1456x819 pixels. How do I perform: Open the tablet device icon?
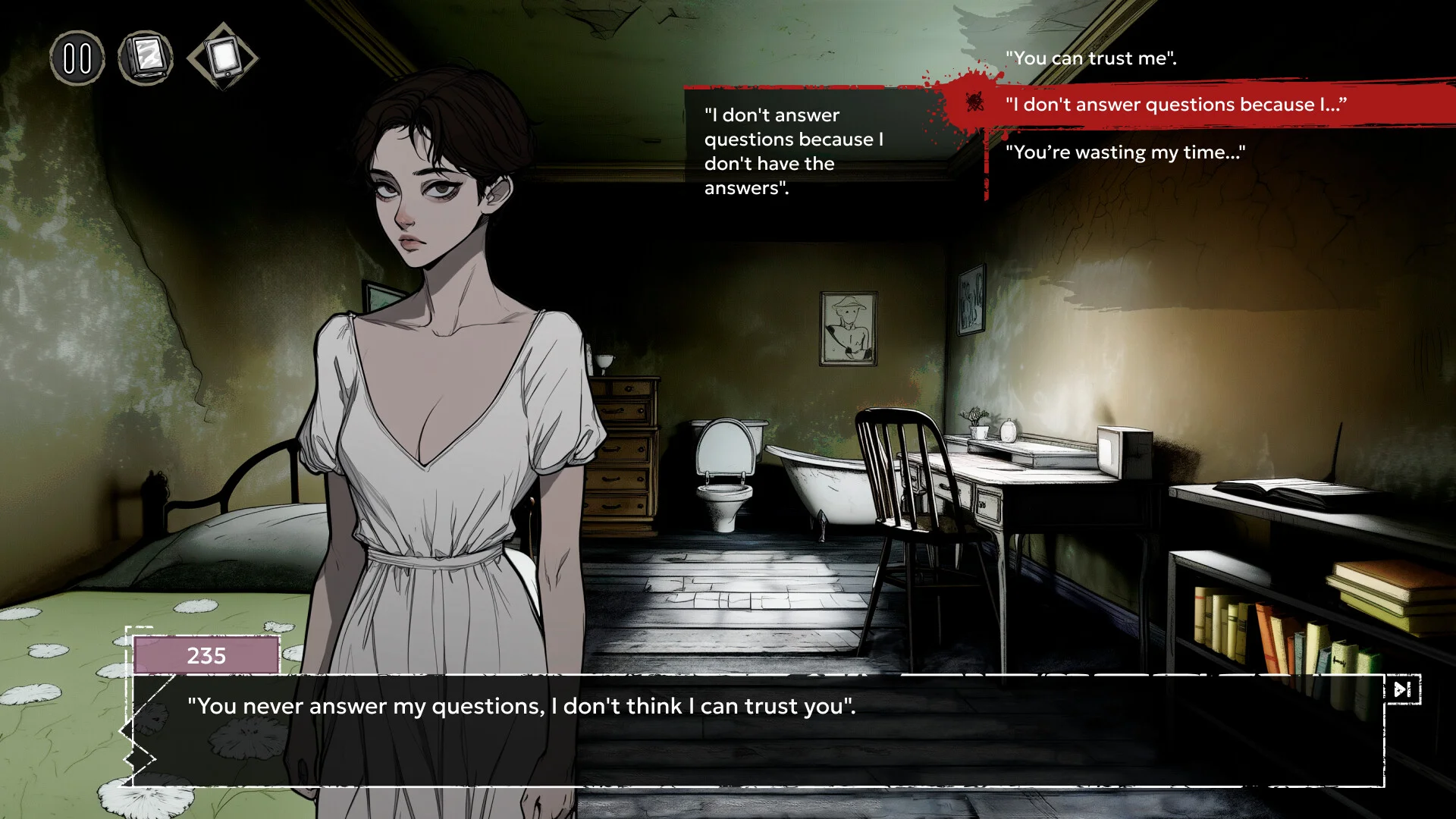pyautogui.click(x=223, y=57)
